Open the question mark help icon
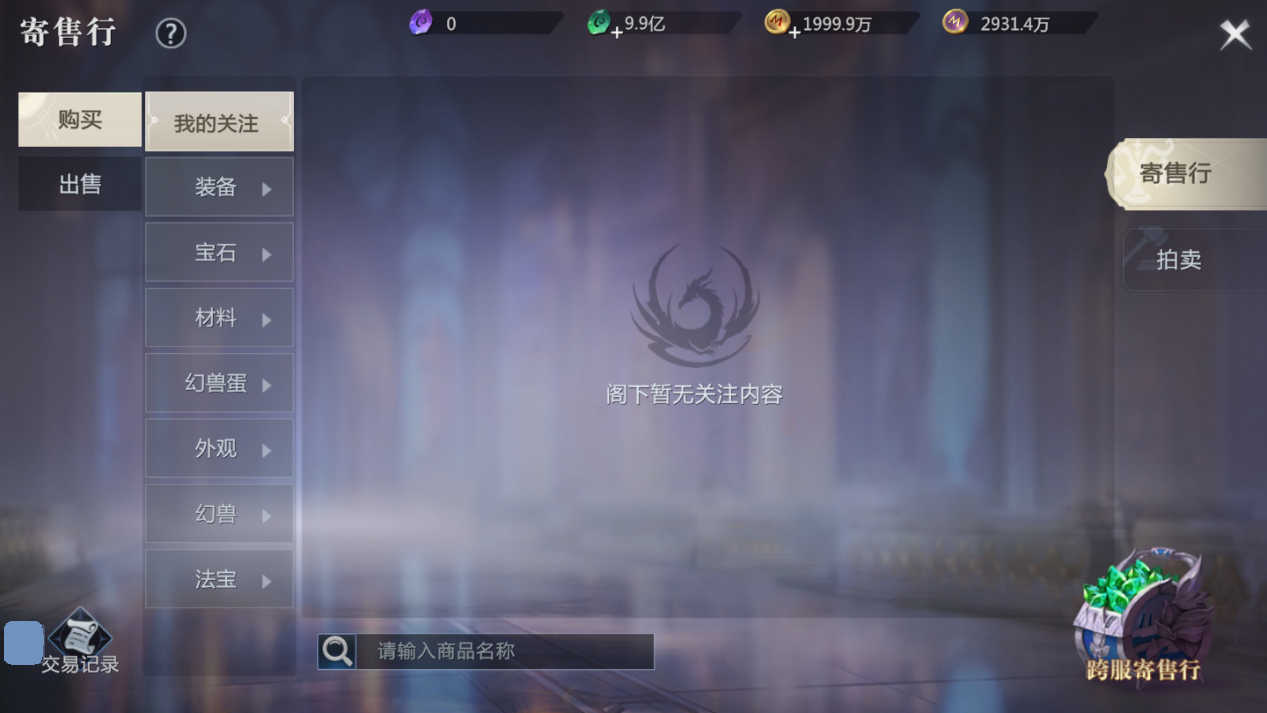This screenshot has height=713, width=1267. [x=171, y=34]
